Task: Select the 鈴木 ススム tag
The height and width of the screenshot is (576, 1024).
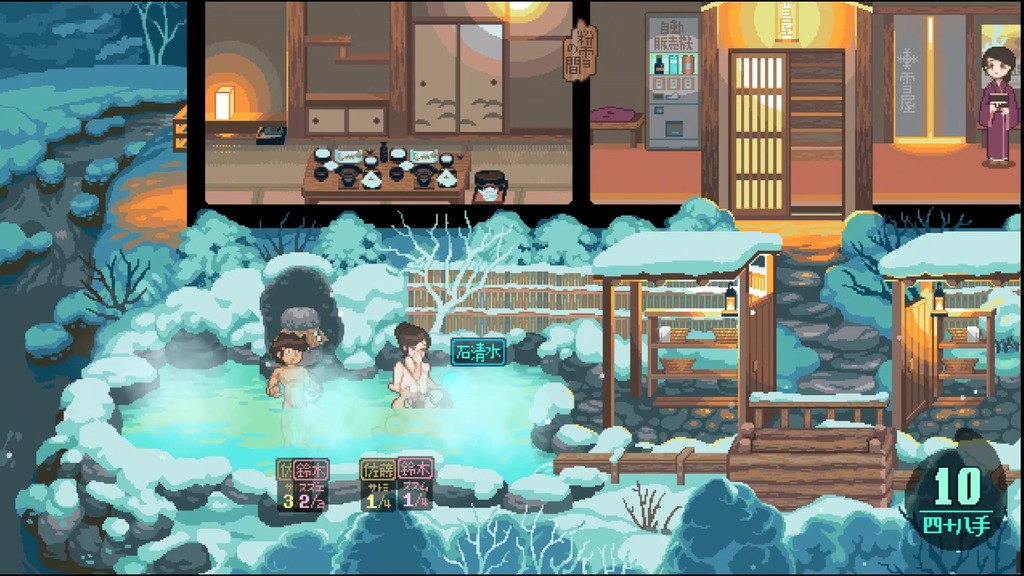Action: pos(415,484)
